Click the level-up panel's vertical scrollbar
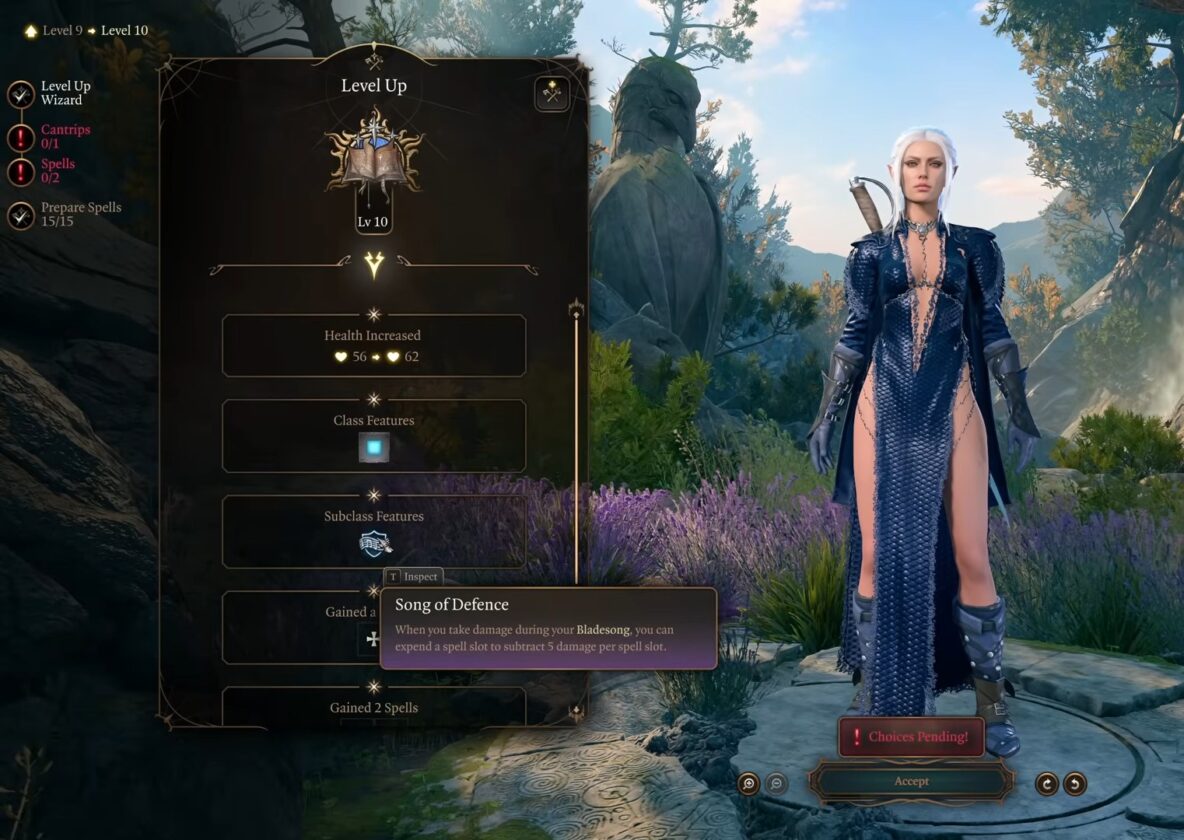1184x840 pixels. (x=576, y=450)
